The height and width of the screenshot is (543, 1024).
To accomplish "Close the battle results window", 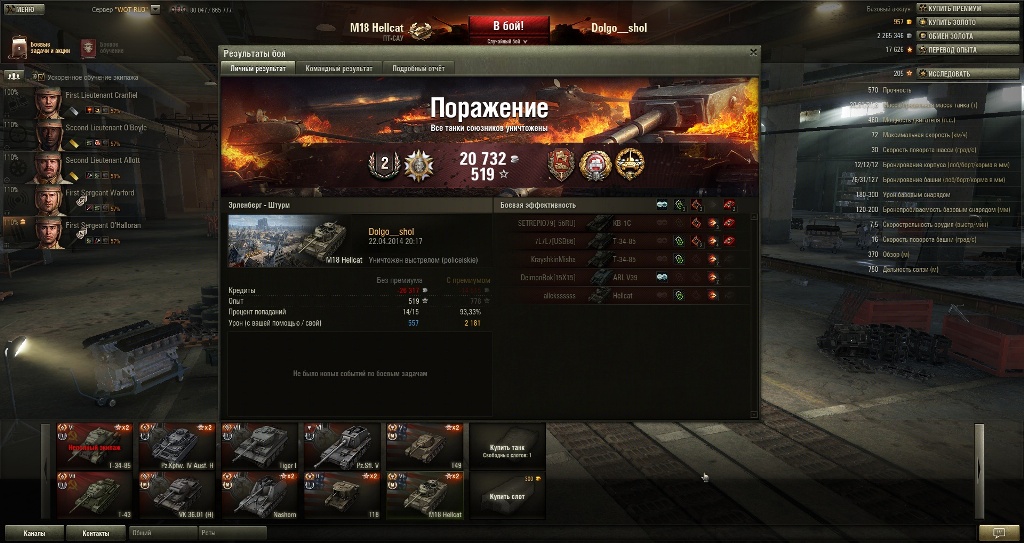I will pos(753,52).
